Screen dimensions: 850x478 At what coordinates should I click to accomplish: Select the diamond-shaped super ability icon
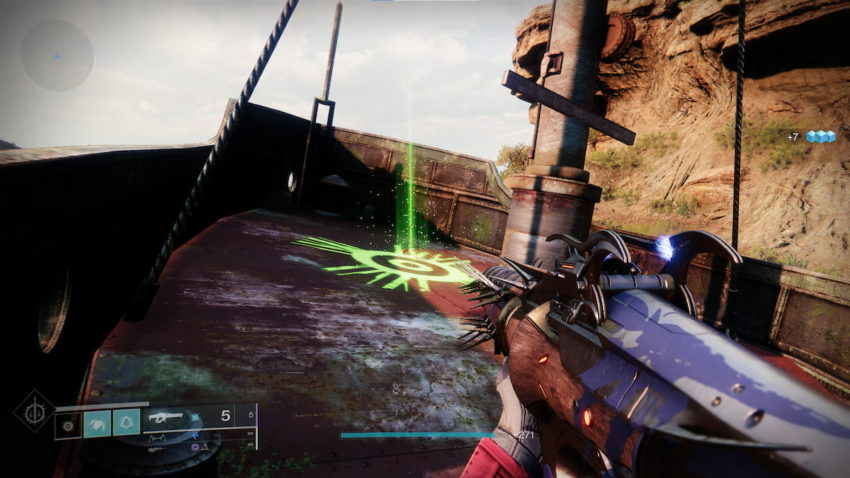34,411
